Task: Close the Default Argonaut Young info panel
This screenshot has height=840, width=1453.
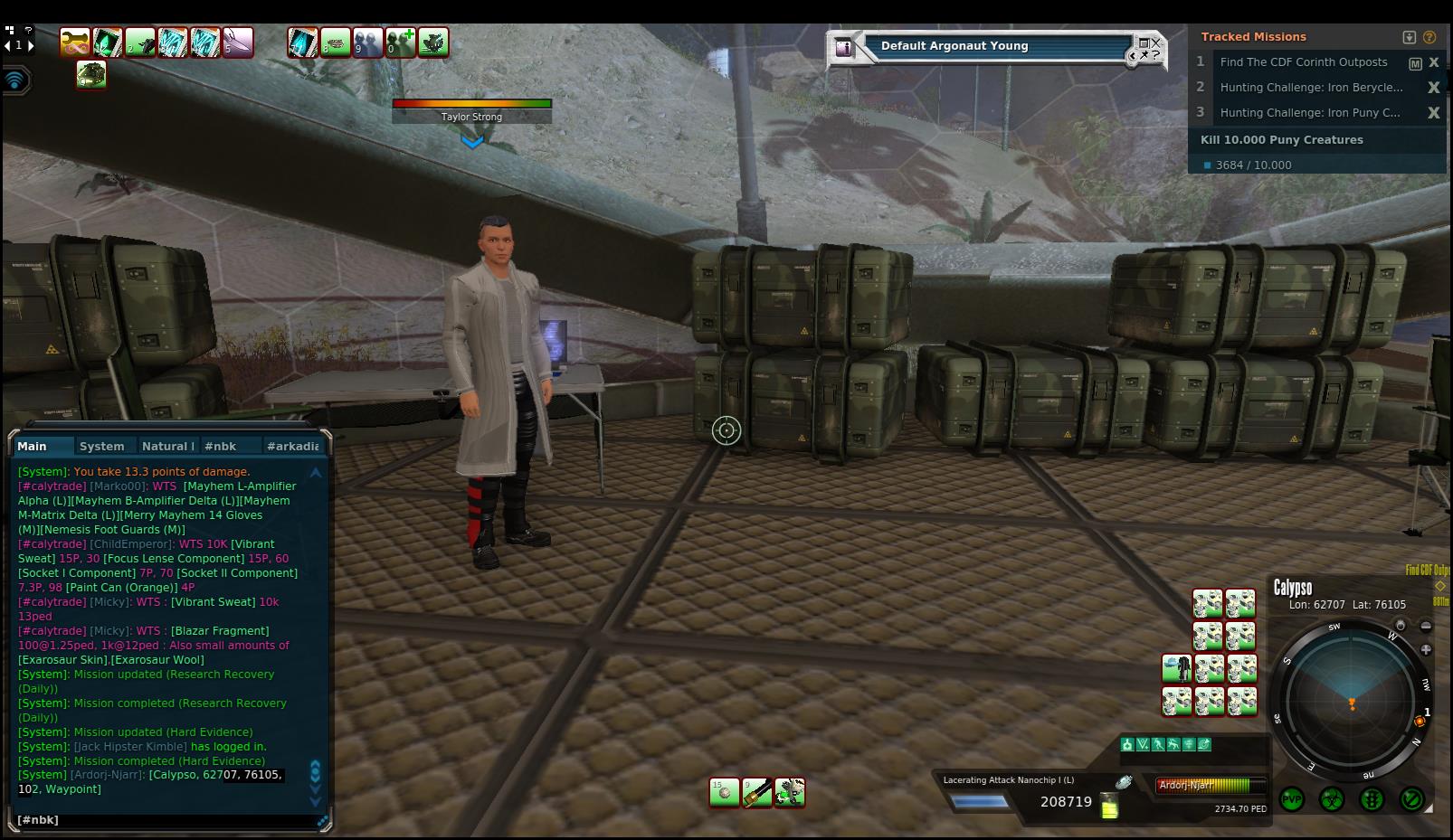Action: (x=1155, y=42)
